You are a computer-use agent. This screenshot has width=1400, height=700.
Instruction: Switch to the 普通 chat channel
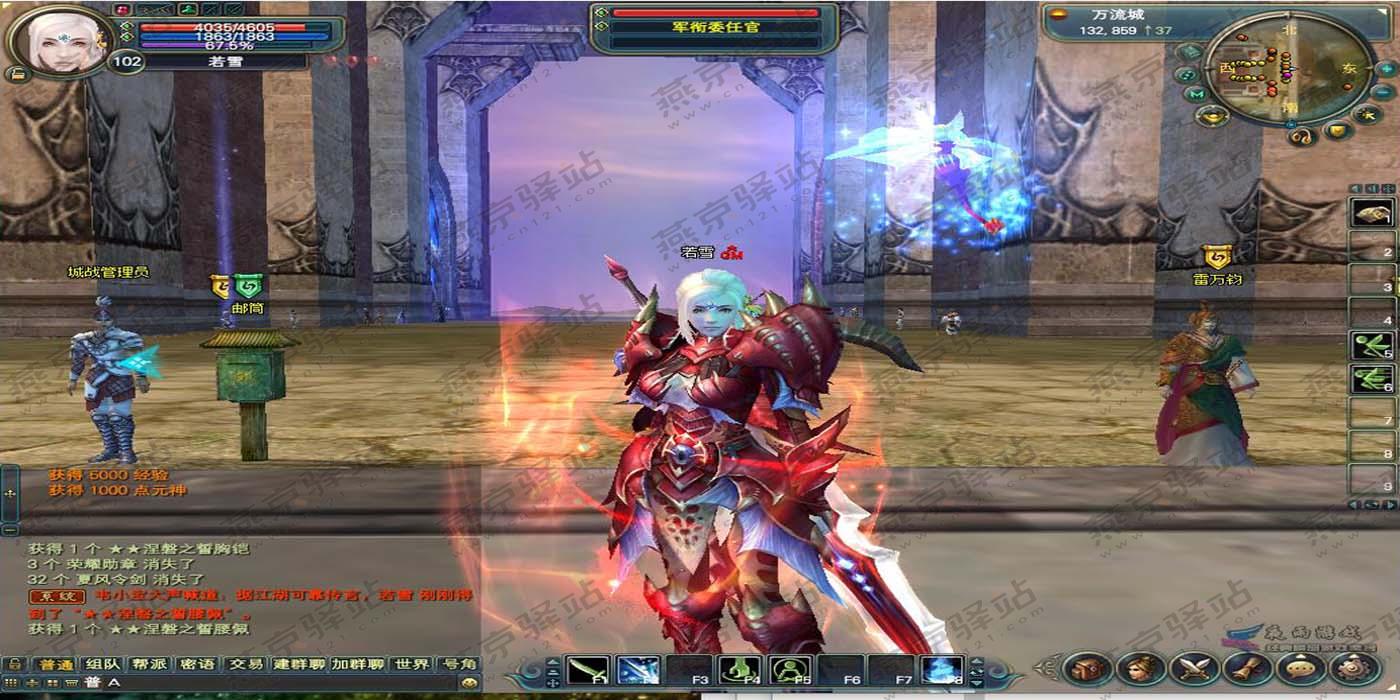(x=55, y=665)
